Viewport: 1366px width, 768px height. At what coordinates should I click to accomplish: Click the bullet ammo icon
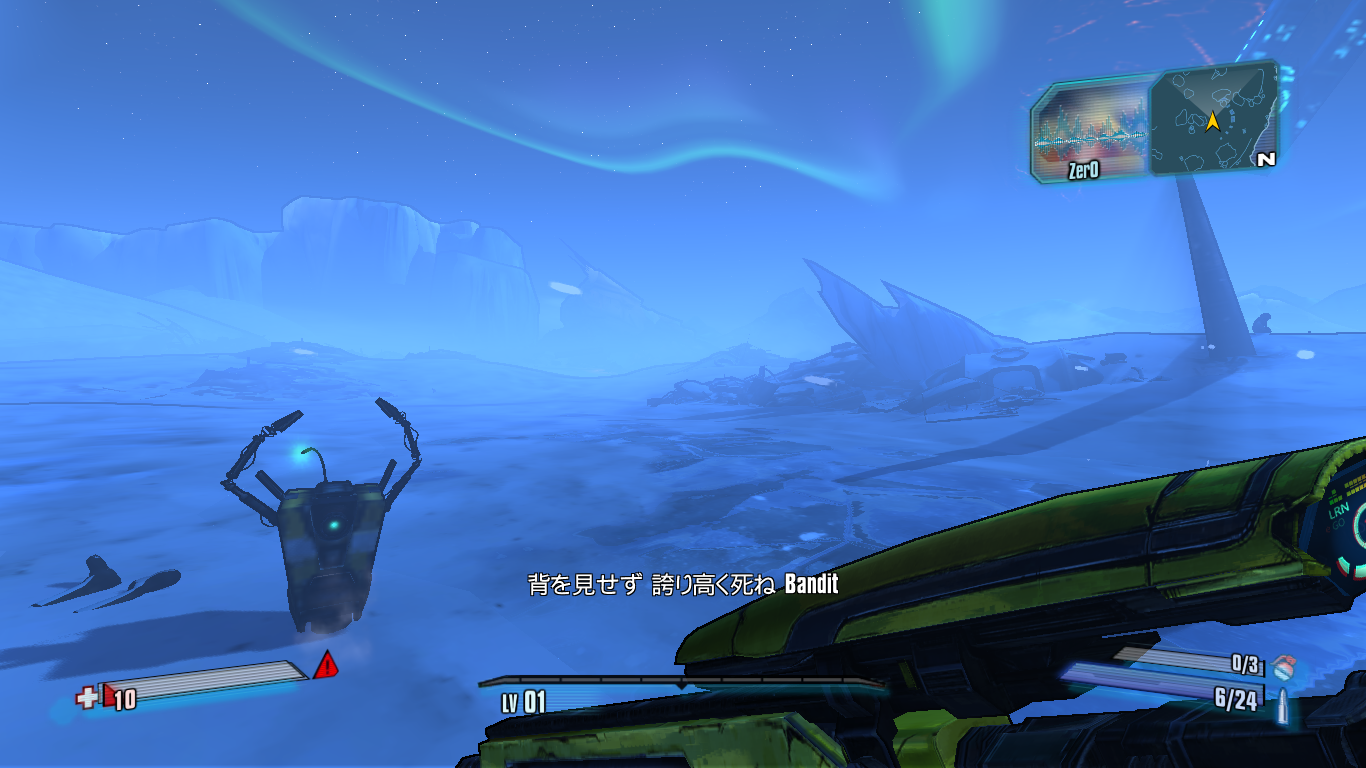[x=1281, y=702]
